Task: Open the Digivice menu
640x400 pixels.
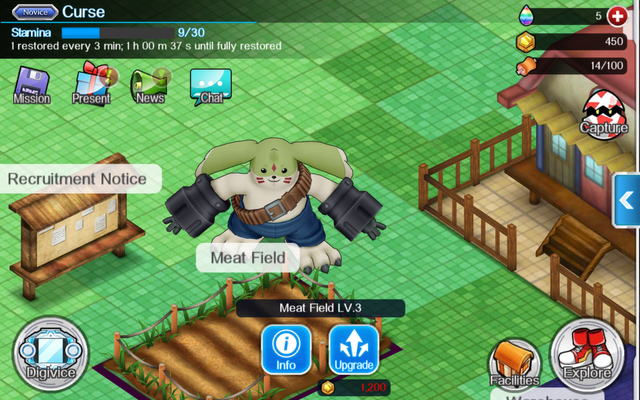Action: [50, 355]
